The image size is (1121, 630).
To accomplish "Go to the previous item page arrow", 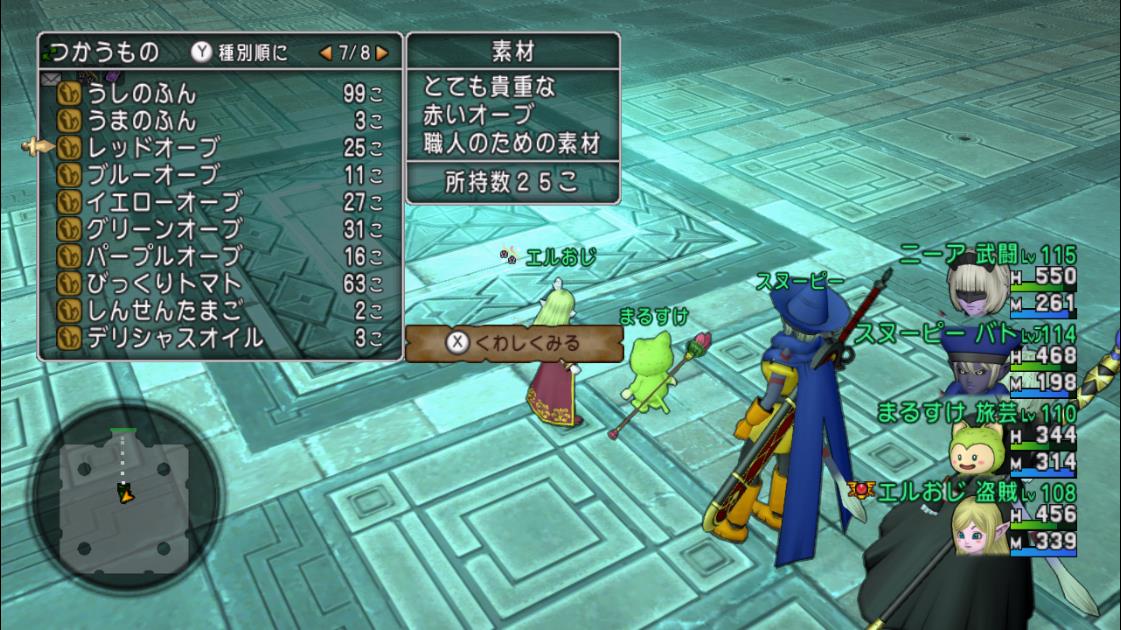I will (x=325, y=52).
